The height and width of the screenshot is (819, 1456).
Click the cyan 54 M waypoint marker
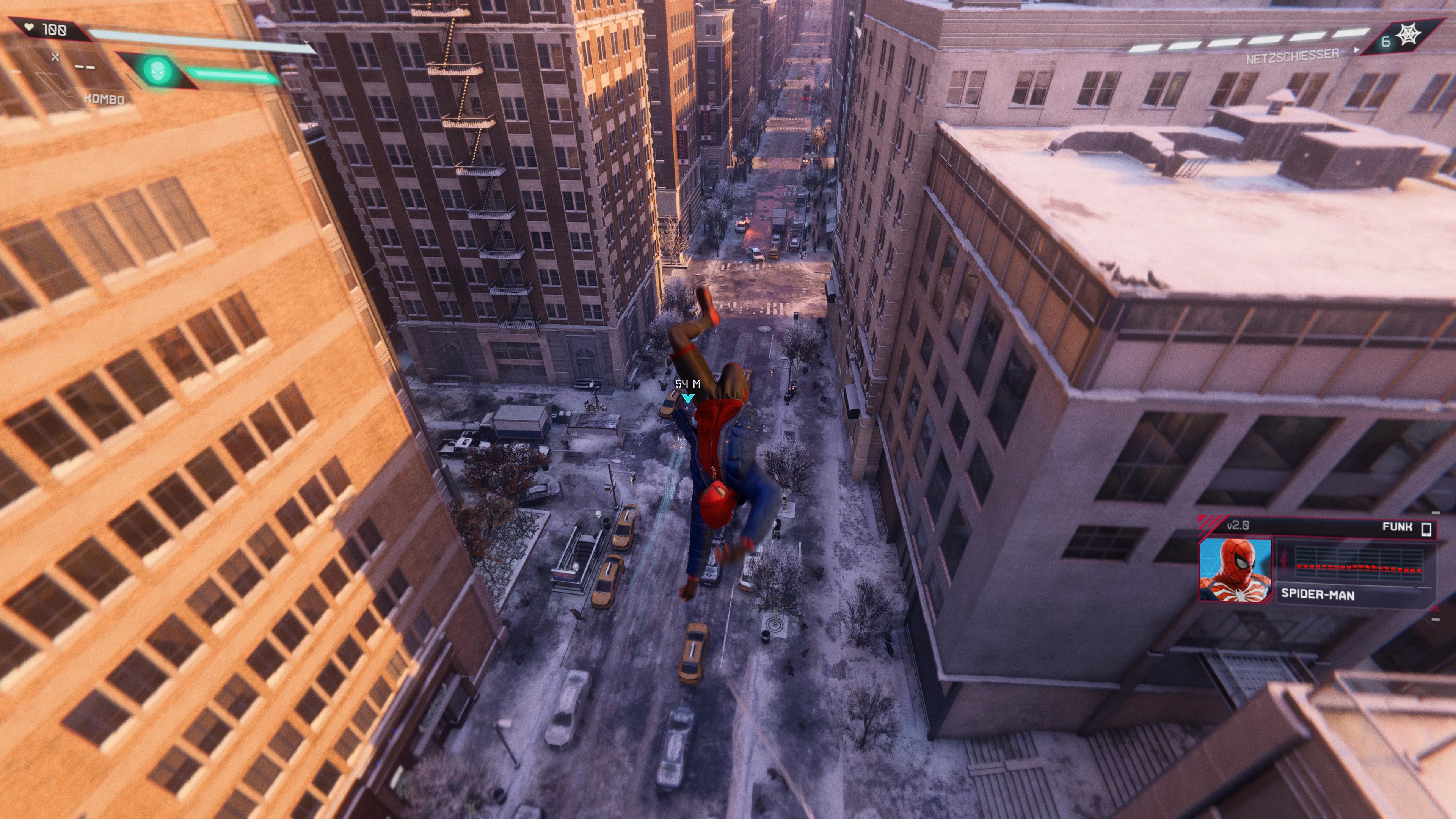pos(687,399)
